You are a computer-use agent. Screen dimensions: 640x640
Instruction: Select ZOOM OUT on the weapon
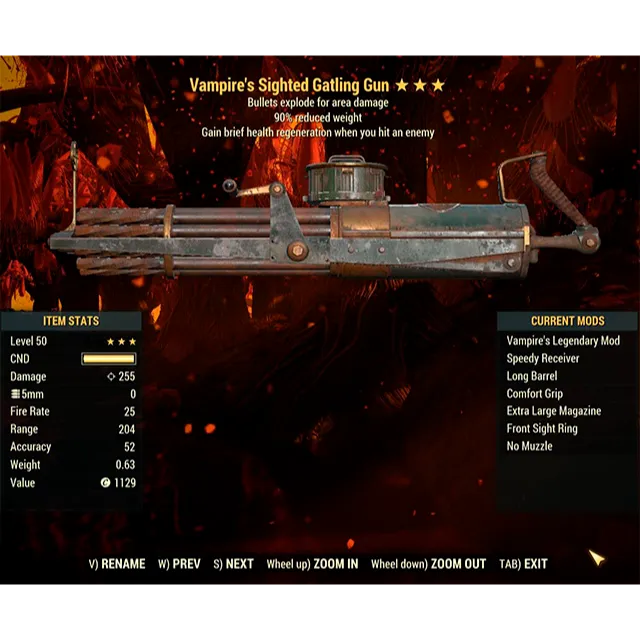pos(428,564)
